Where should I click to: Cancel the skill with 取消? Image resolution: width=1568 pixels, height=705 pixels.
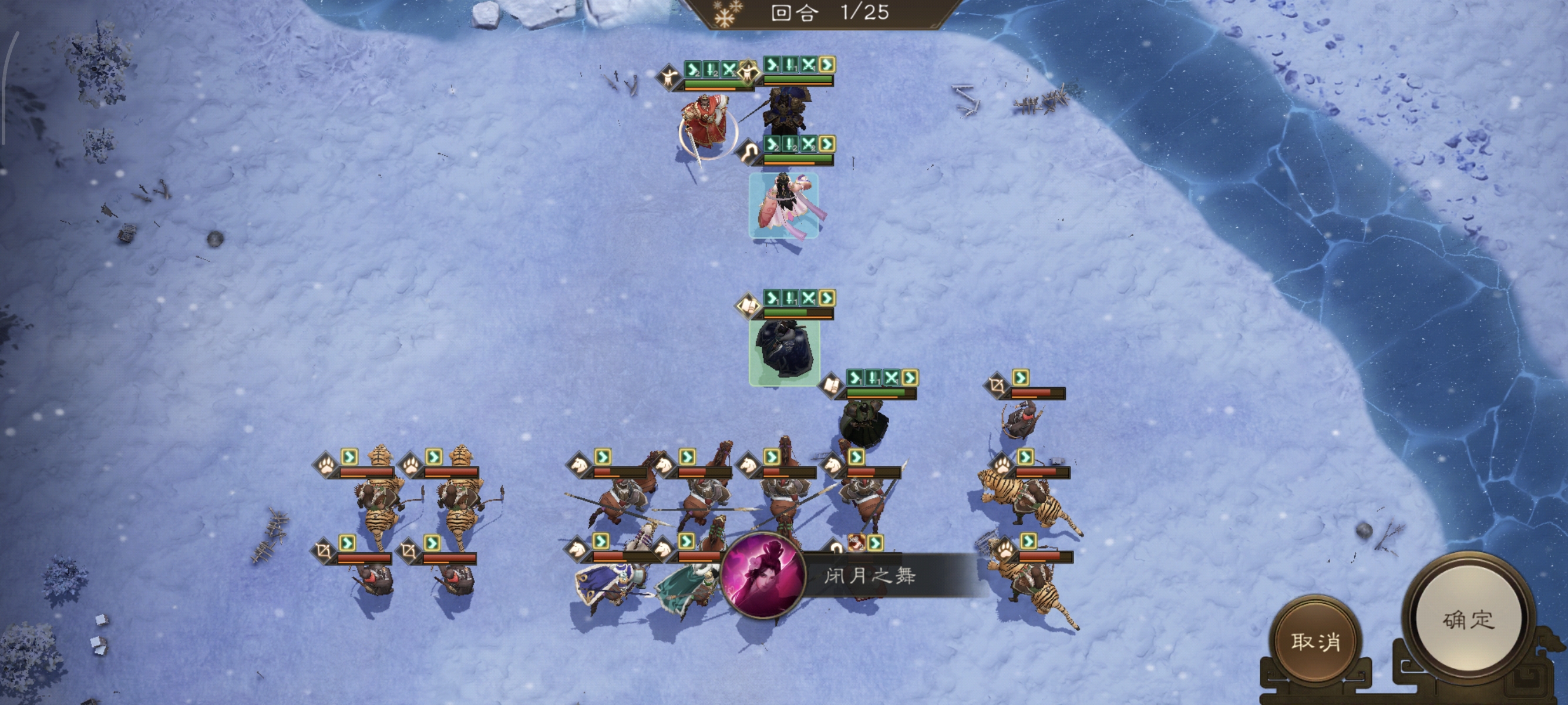coord(1315,641)
